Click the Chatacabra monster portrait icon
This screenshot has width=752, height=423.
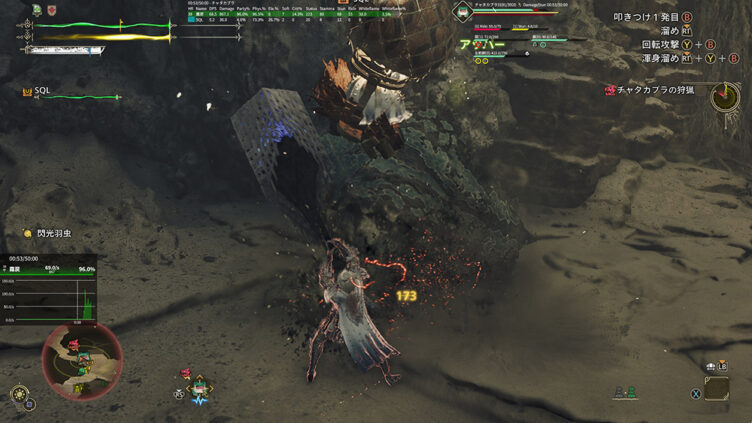[x=461, y=11]
